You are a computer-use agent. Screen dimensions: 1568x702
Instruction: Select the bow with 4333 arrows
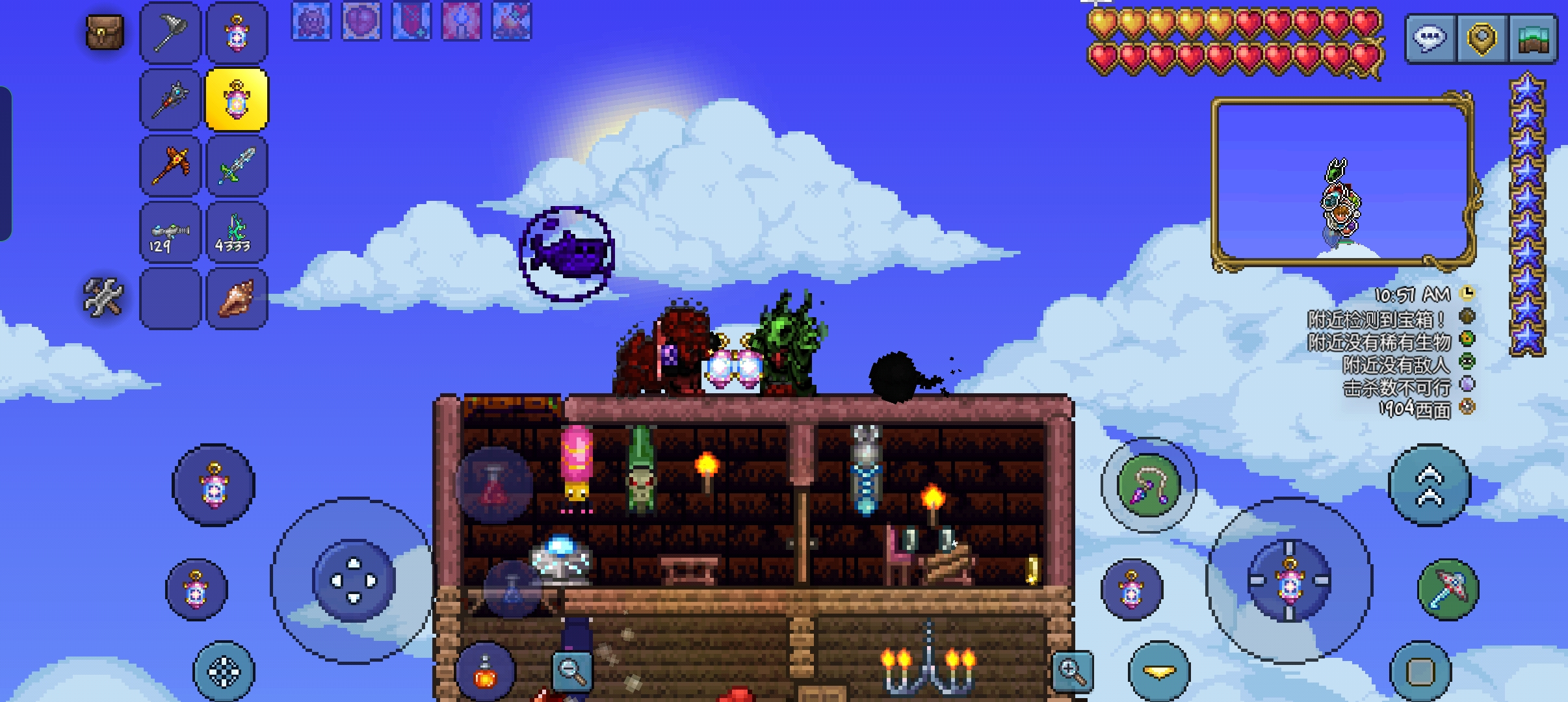237,233
